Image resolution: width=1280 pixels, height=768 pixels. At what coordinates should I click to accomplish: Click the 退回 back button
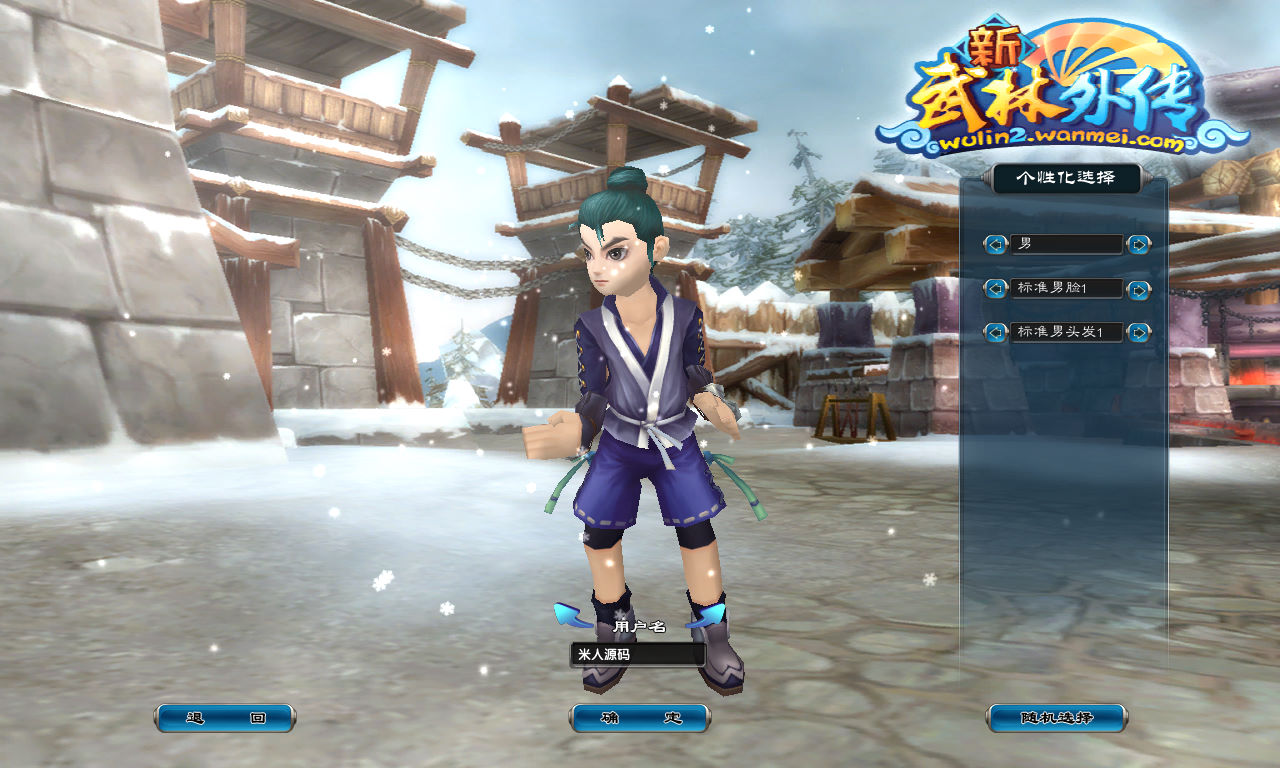coord(225,718)
